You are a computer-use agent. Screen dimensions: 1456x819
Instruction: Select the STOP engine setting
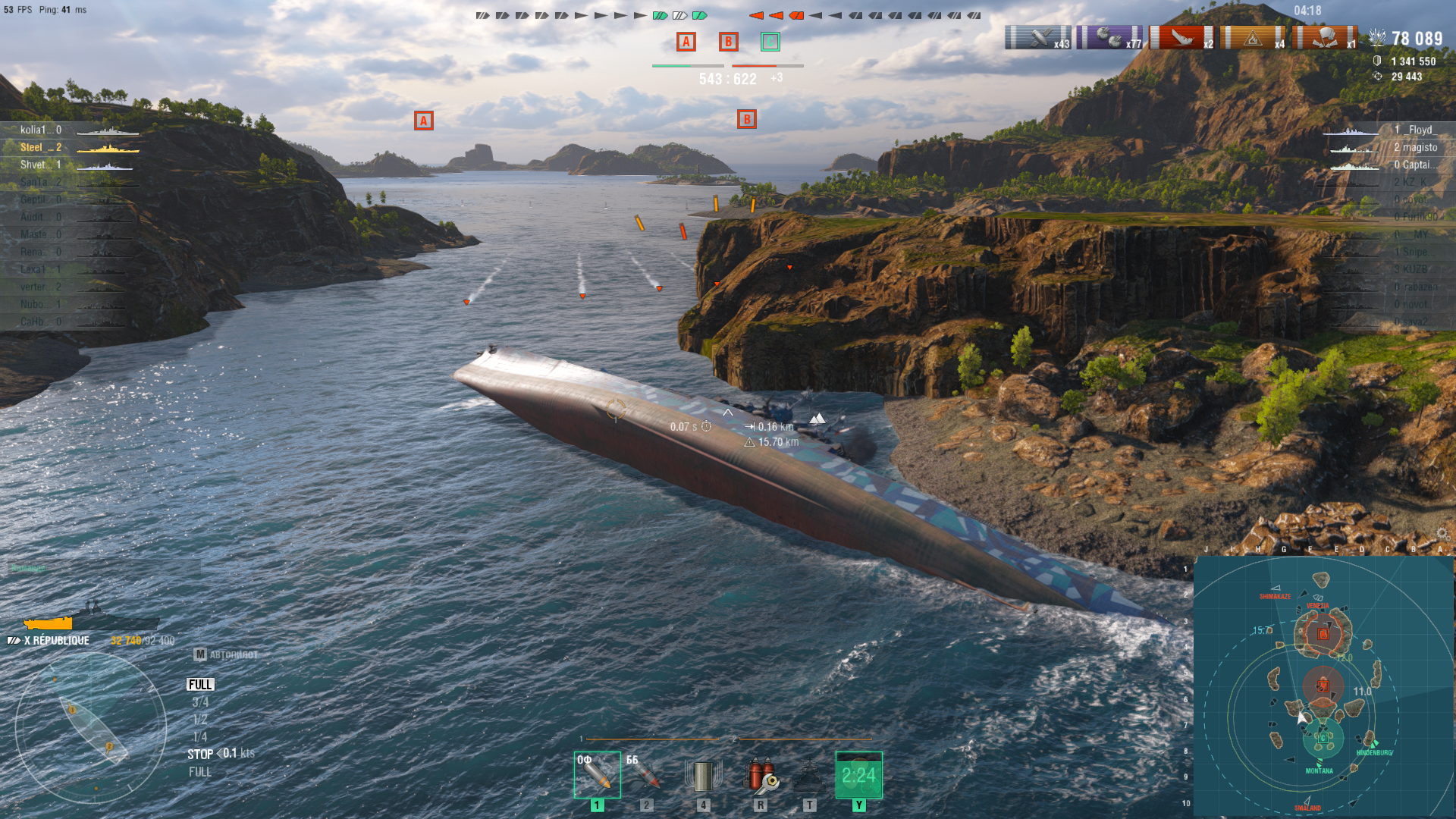tap(200, 755)
